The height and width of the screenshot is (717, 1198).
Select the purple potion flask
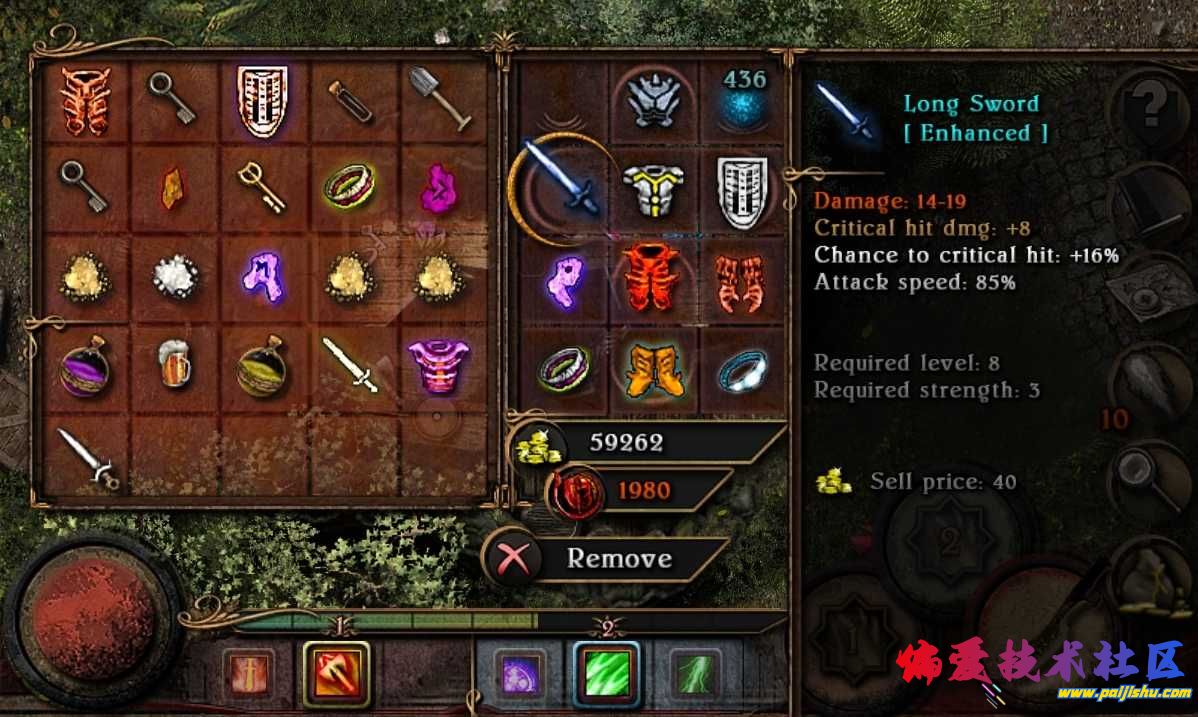point(82,366)
